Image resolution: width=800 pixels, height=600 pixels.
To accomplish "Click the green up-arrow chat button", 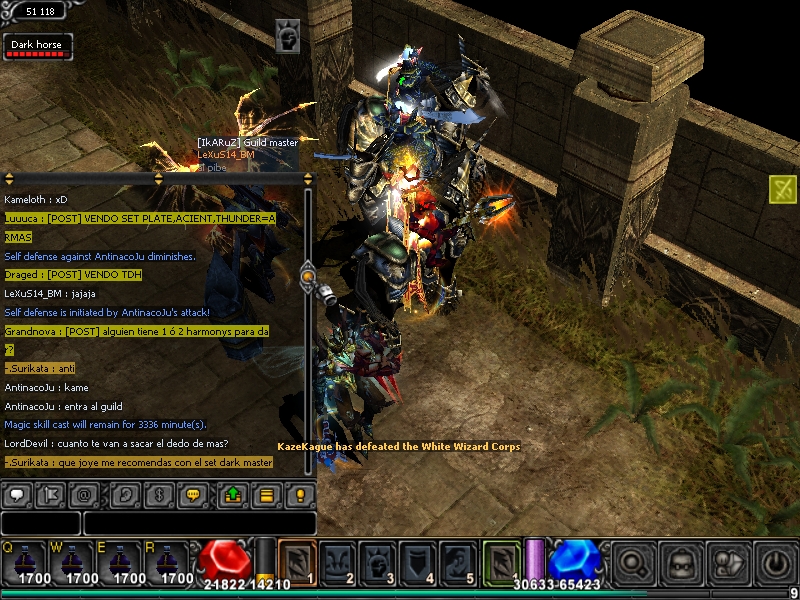I will (x=231, y=495).
